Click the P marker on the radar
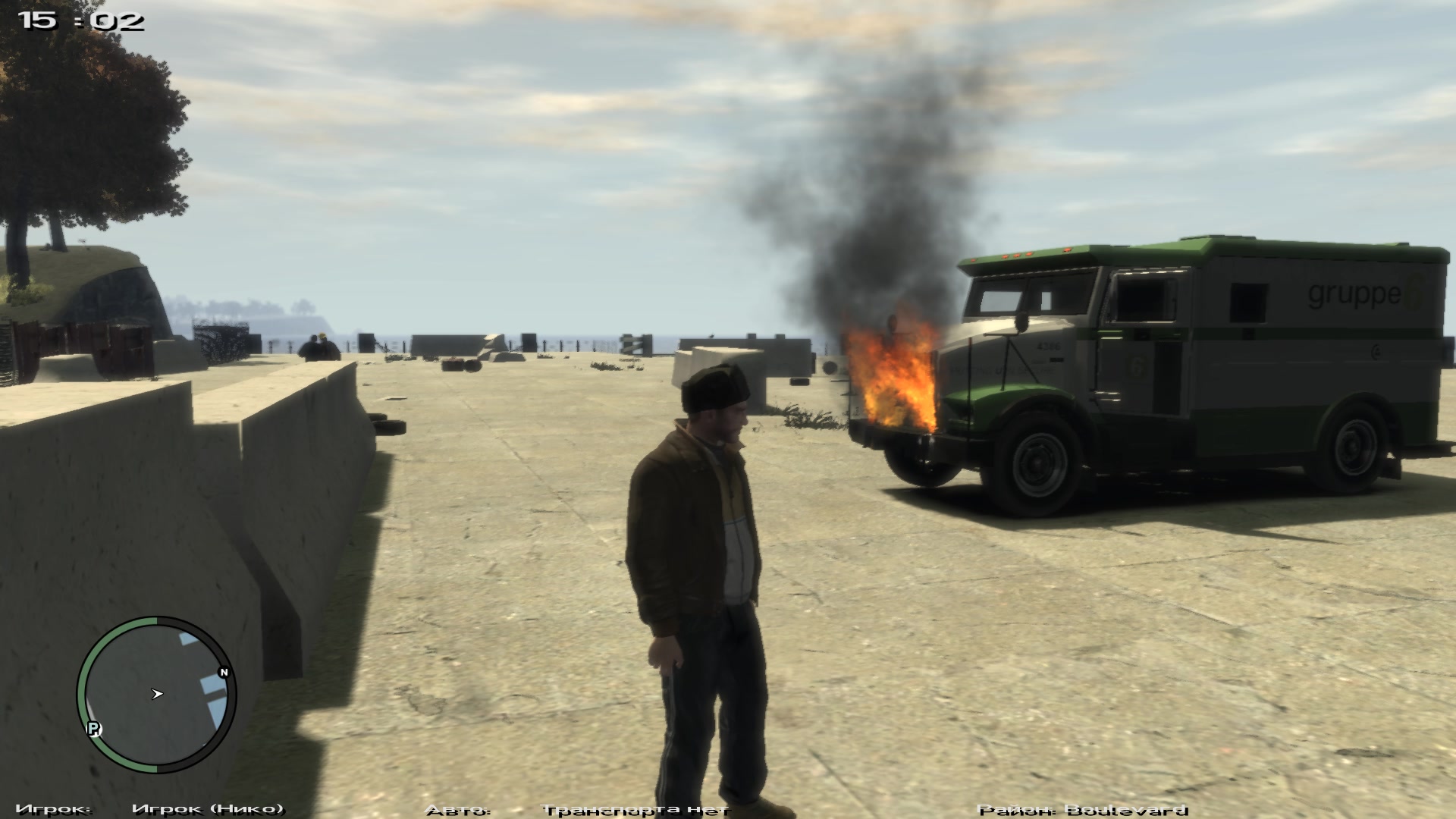The height and width of the screenshot is (819, 1456). [95, 729]
